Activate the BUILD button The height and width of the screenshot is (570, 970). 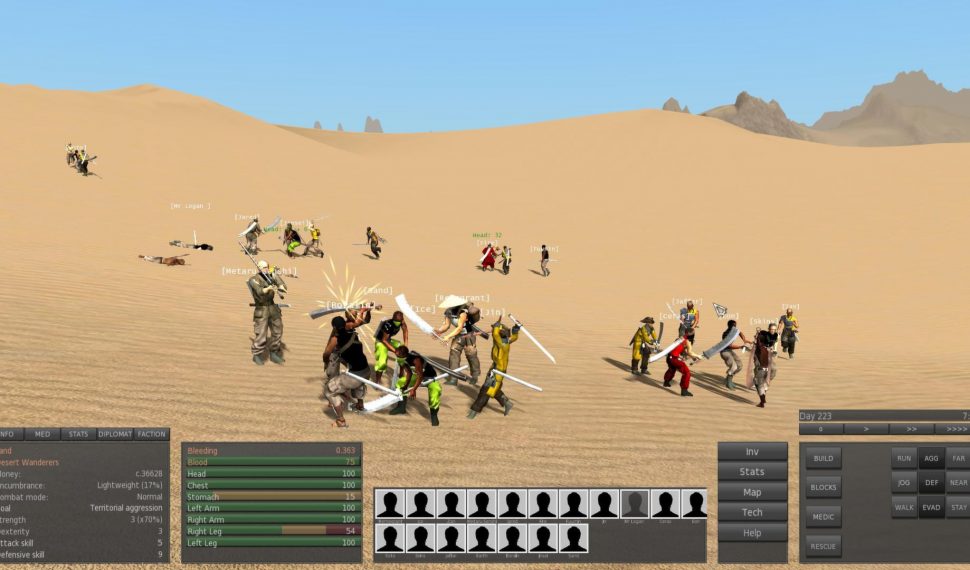click(823, 458)
